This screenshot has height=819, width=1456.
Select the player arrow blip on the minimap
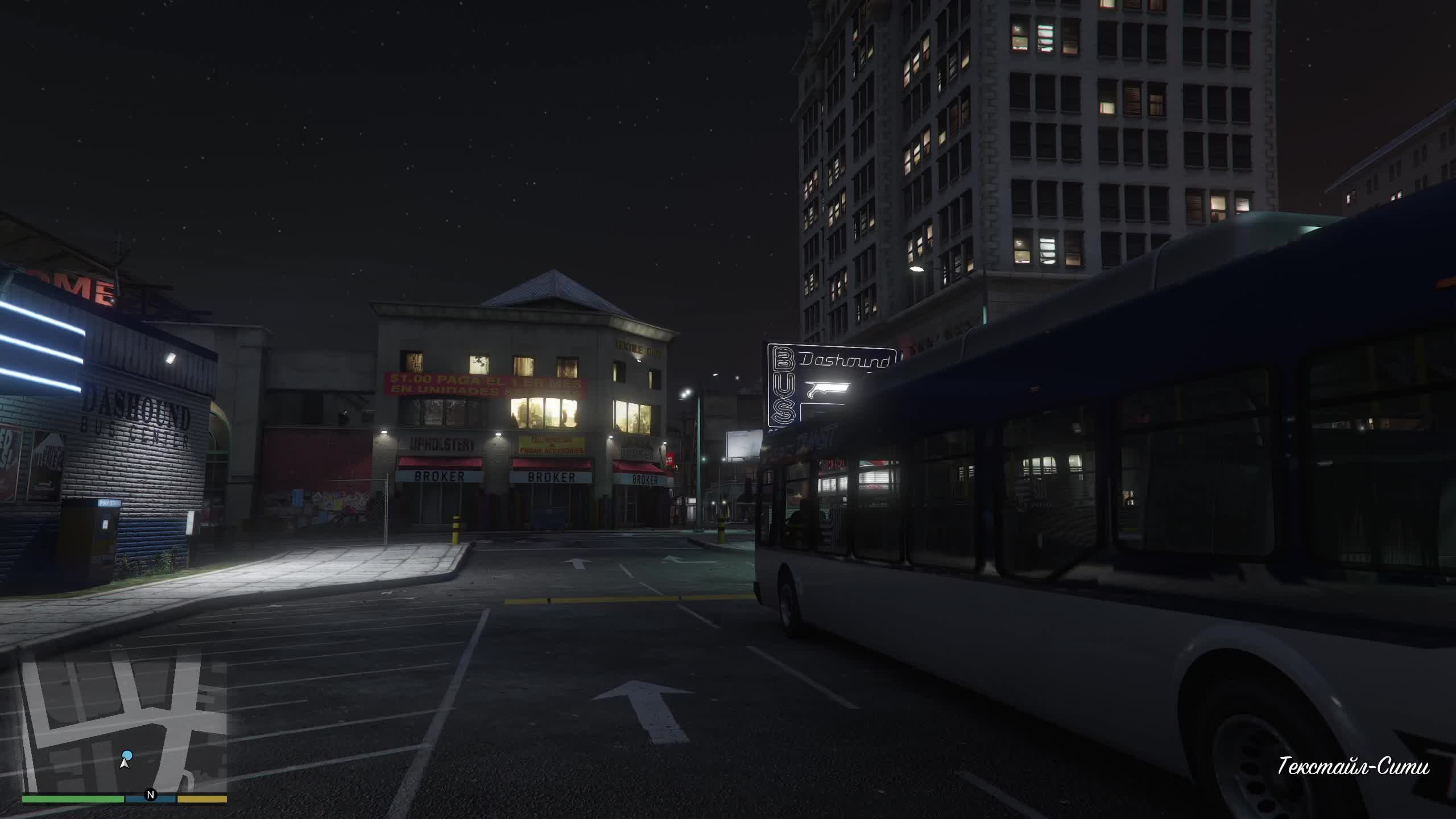[124, 762]
